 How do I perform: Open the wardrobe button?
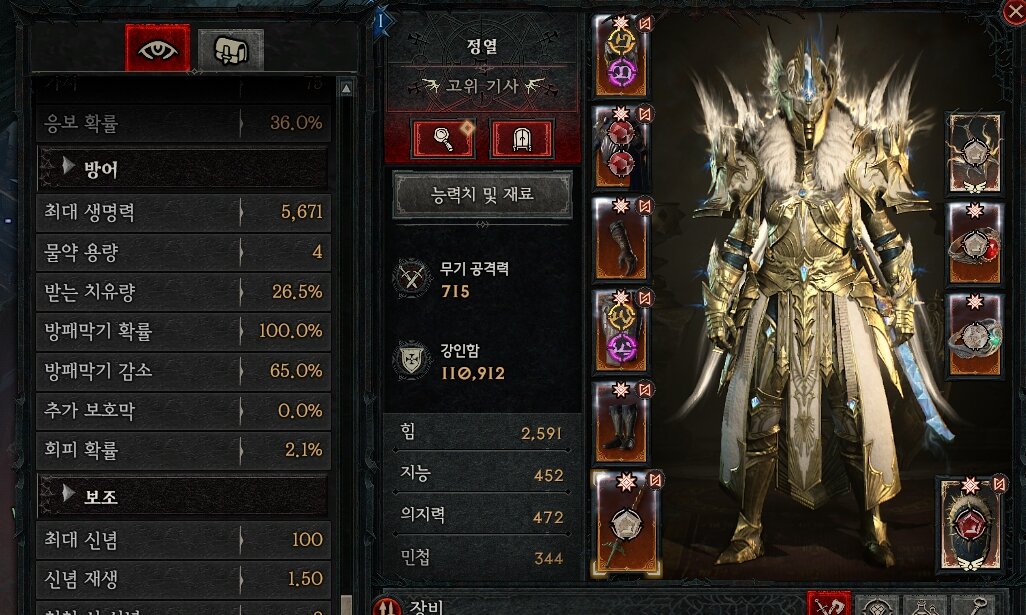(x=520, y=139)
